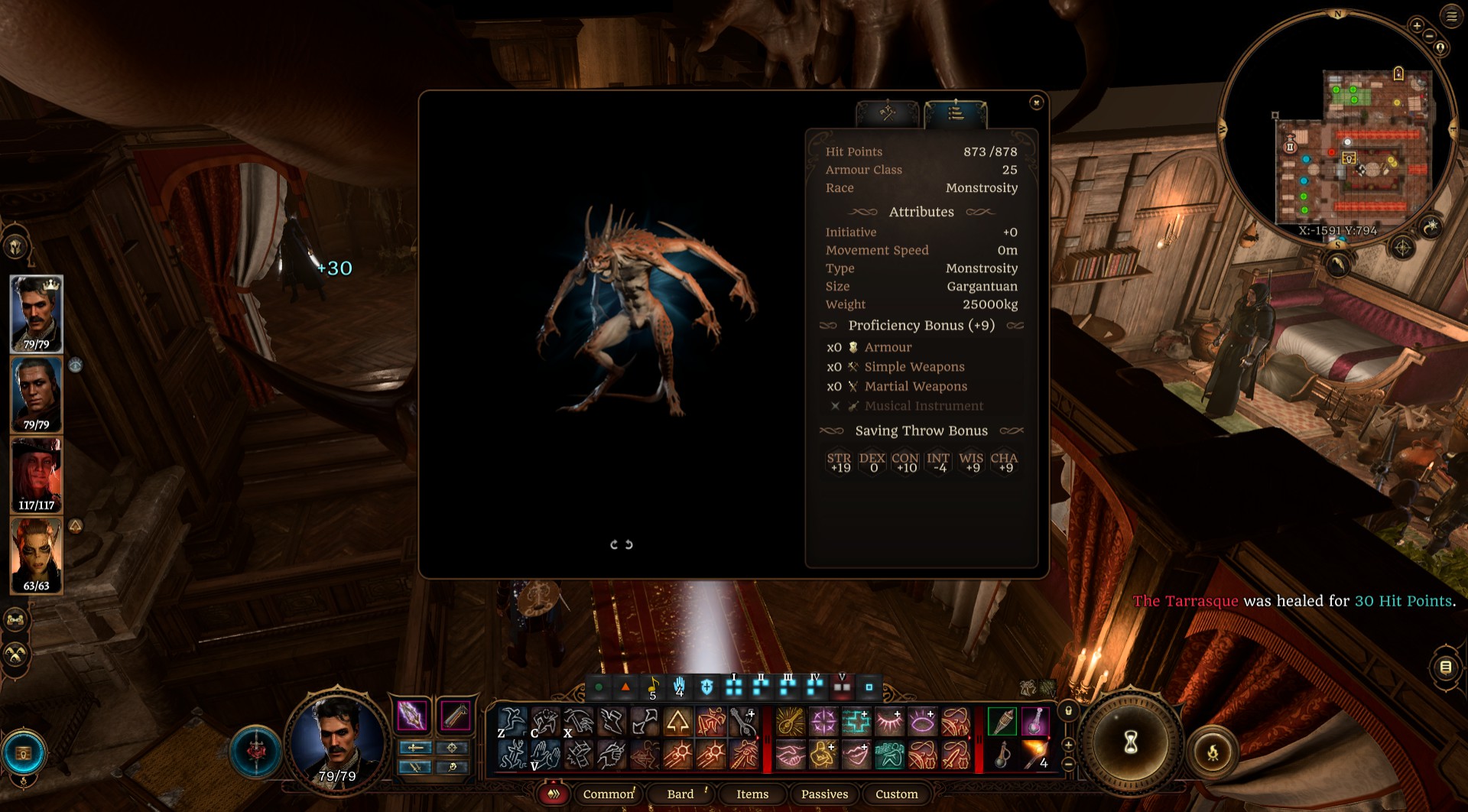Zoom in the minimap with plus button

pos(1416,26)
